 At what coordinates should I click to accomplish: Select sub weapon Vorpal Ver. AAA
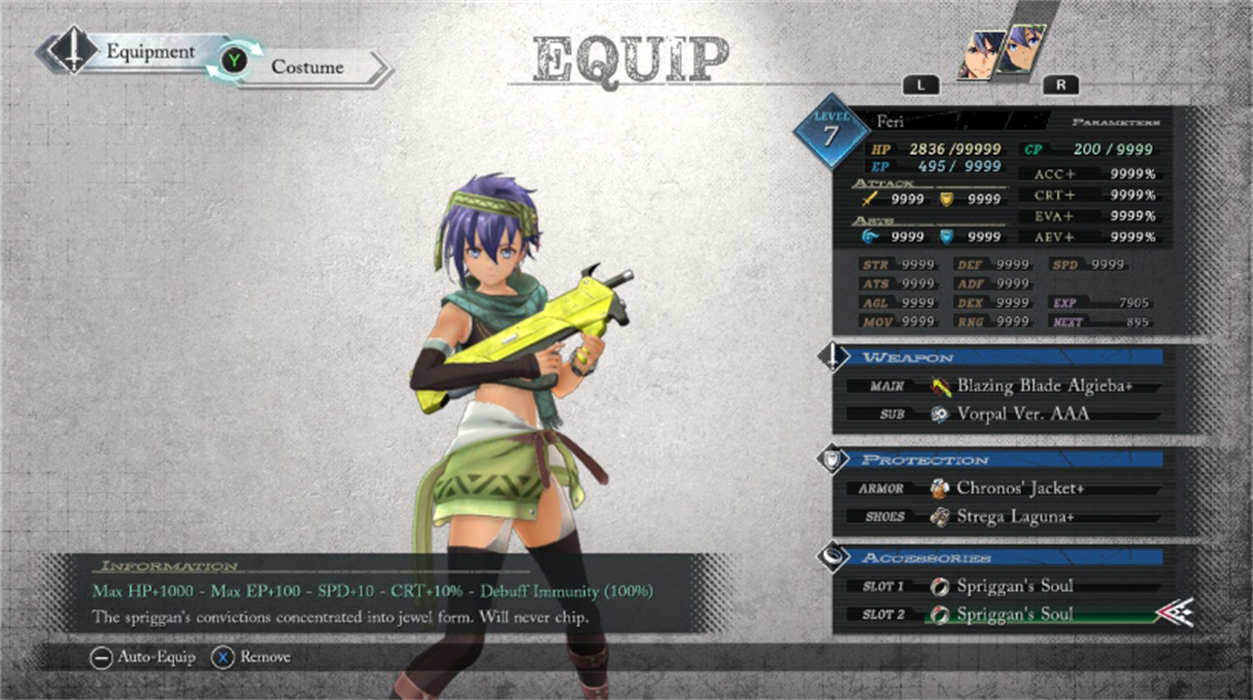tap(1022, 414)
